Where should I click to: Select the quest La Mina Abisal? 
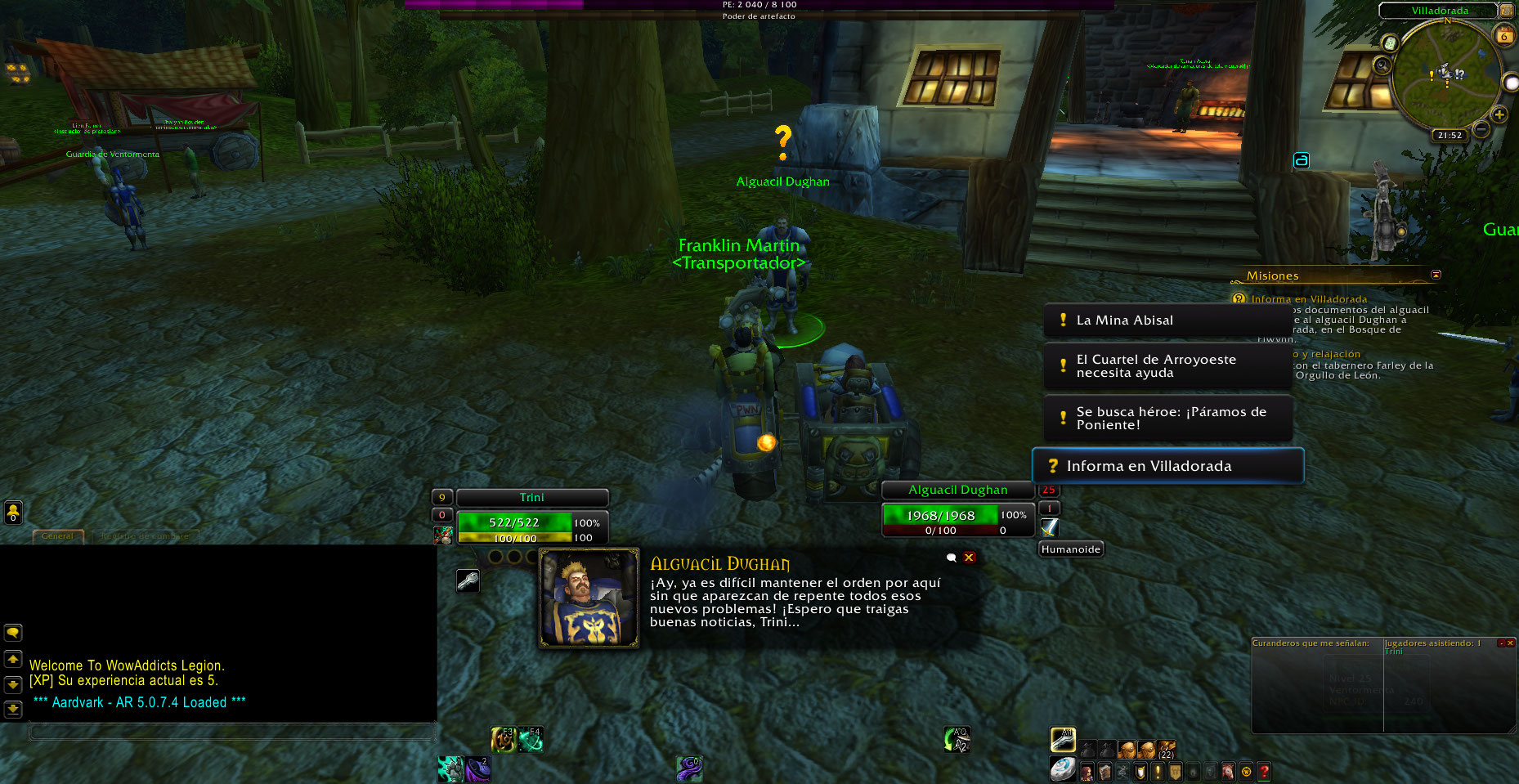pyautogui.click(x=1166, y=320)
